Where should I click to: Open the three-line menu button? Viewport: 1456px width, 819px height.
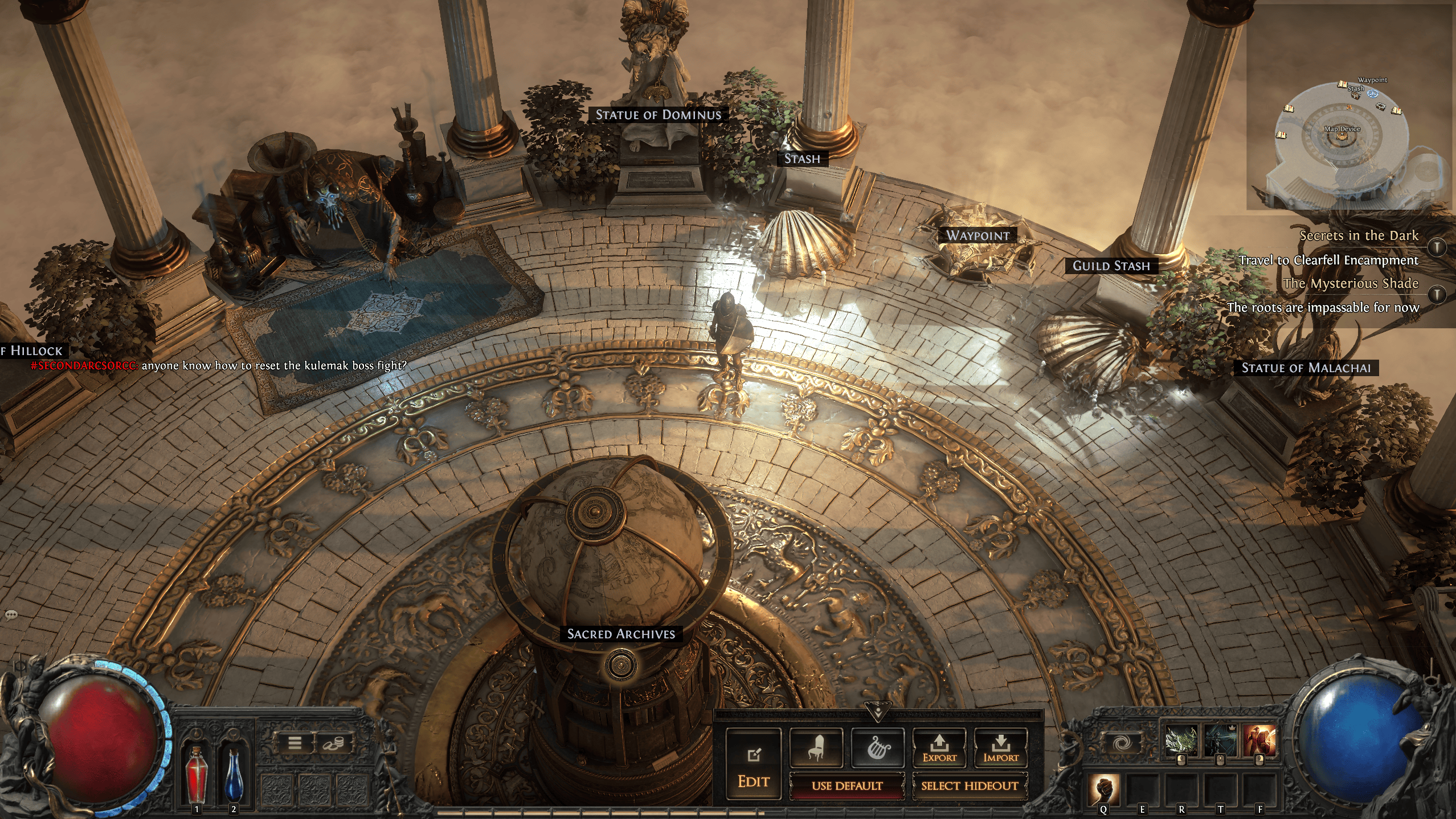pos(295,743)
